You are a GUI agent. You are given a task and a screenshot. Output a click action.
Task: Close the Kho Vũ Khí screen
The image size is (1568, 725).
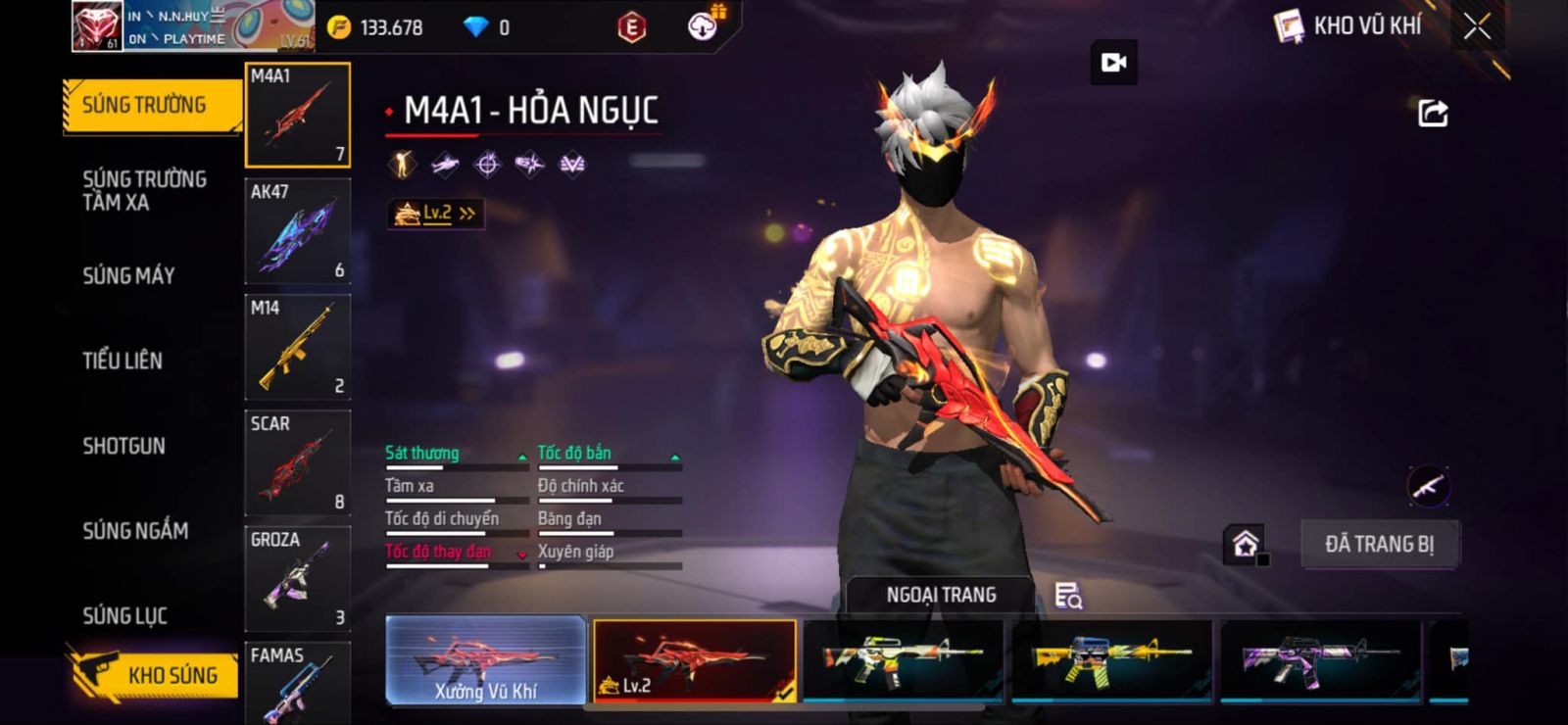tap(1477, 27)
